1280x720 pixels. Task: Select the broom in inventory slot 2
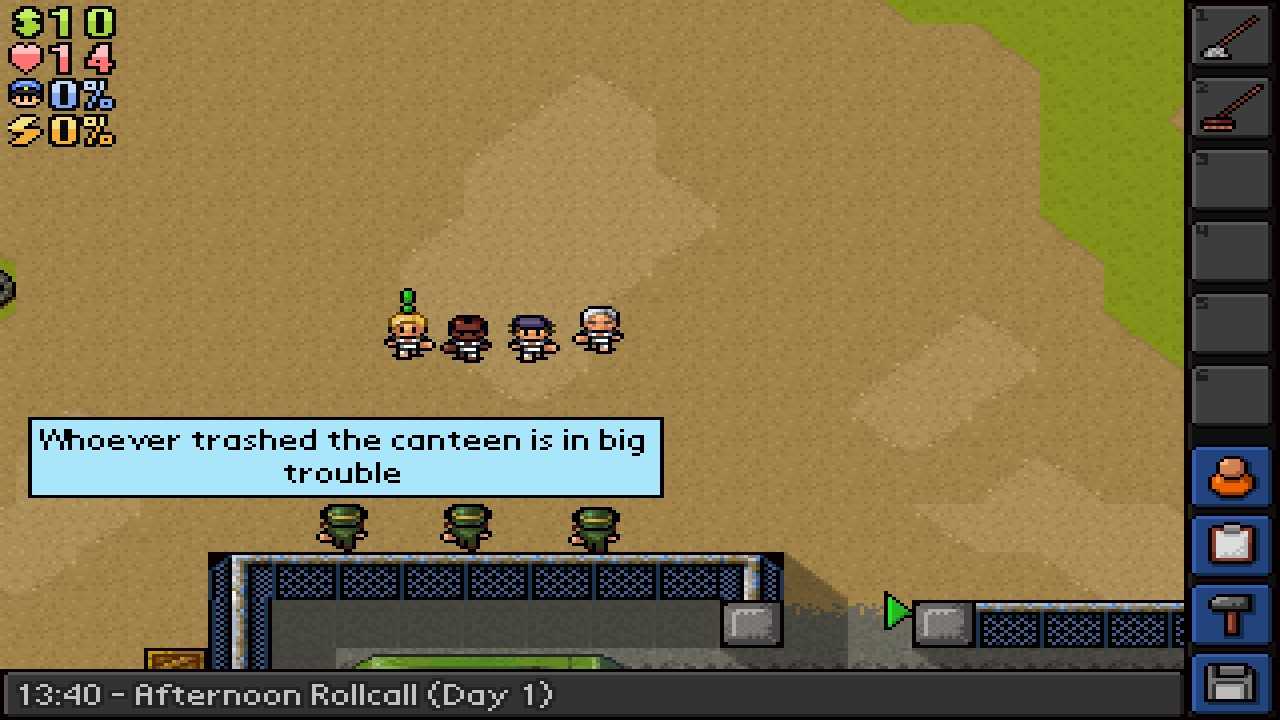(x=1231, y=108)
